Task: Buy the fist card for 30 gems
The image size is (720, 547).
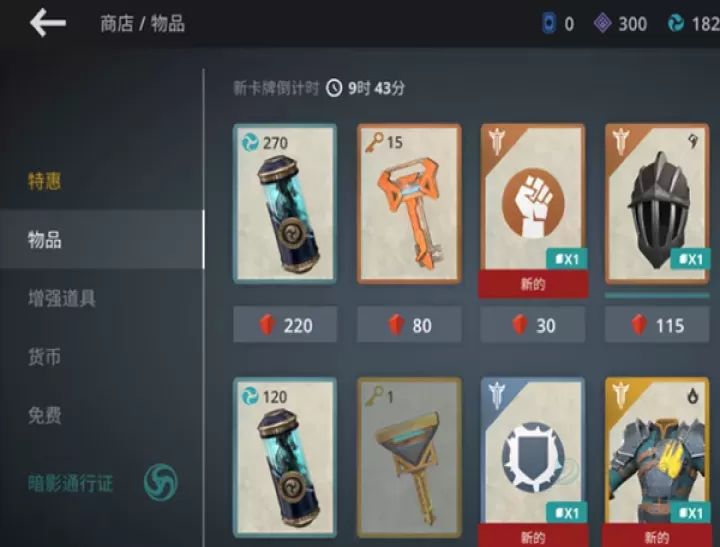Action: point(533,325)
